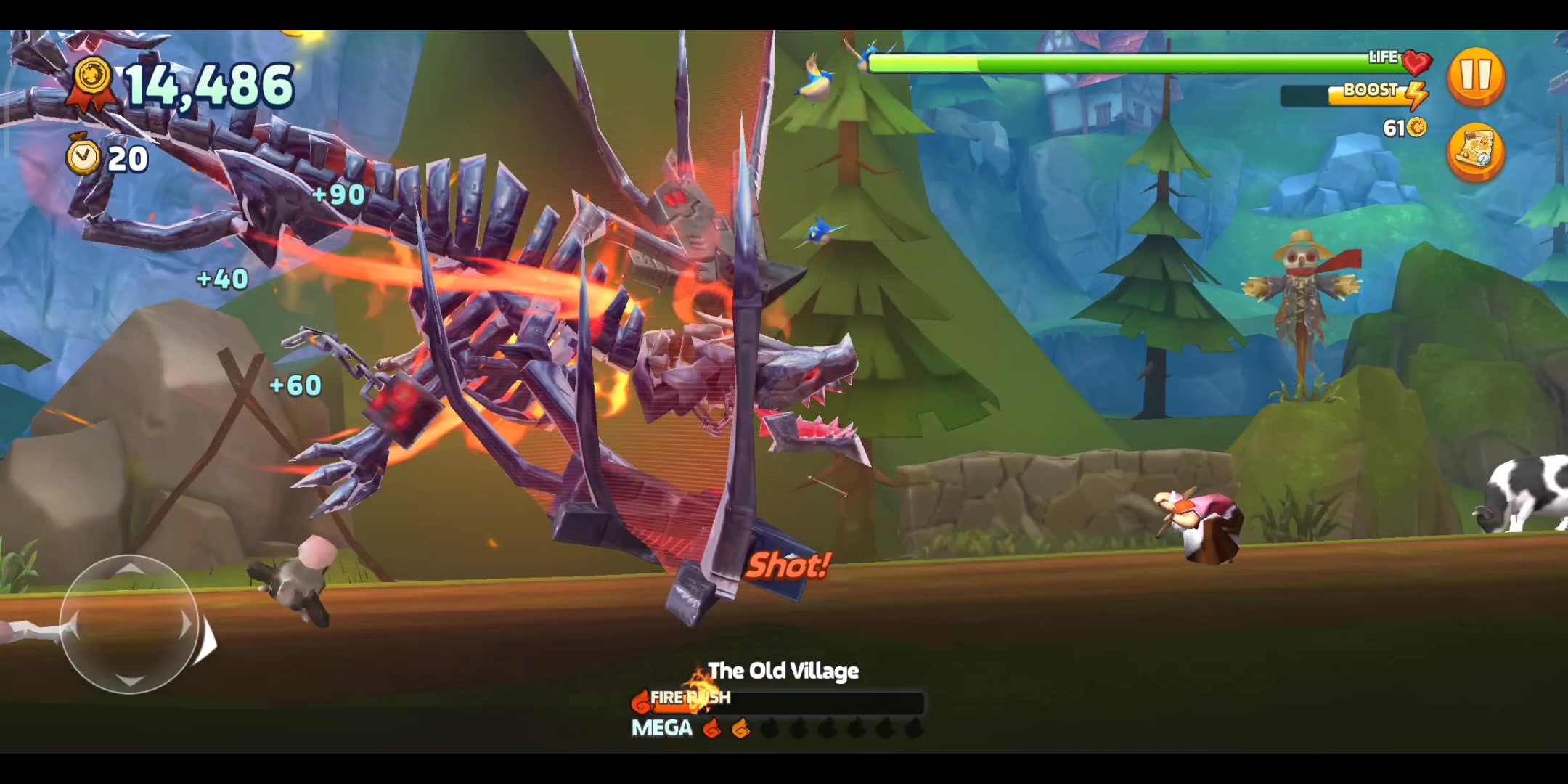
Task: Tap the virtual joystick control
Action: pos(129,624)
